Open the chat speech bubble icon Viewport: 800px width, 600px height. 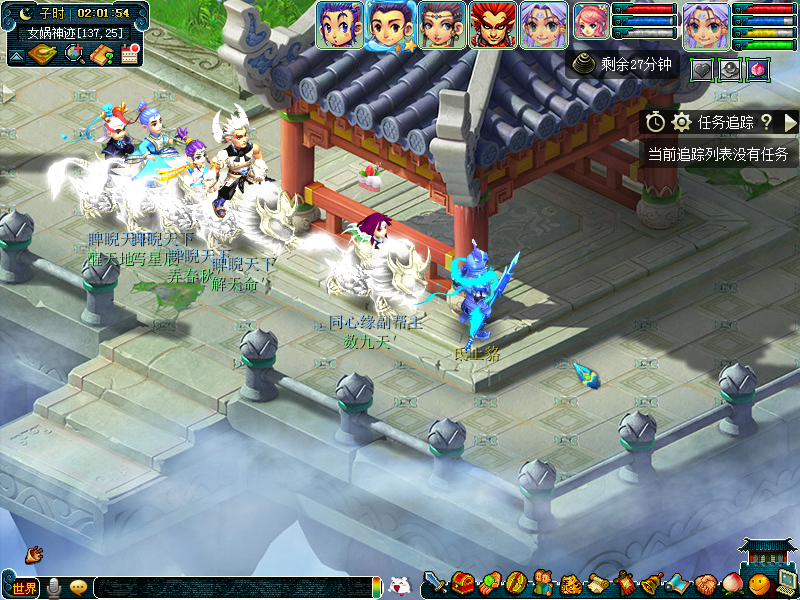click(78, 587)
